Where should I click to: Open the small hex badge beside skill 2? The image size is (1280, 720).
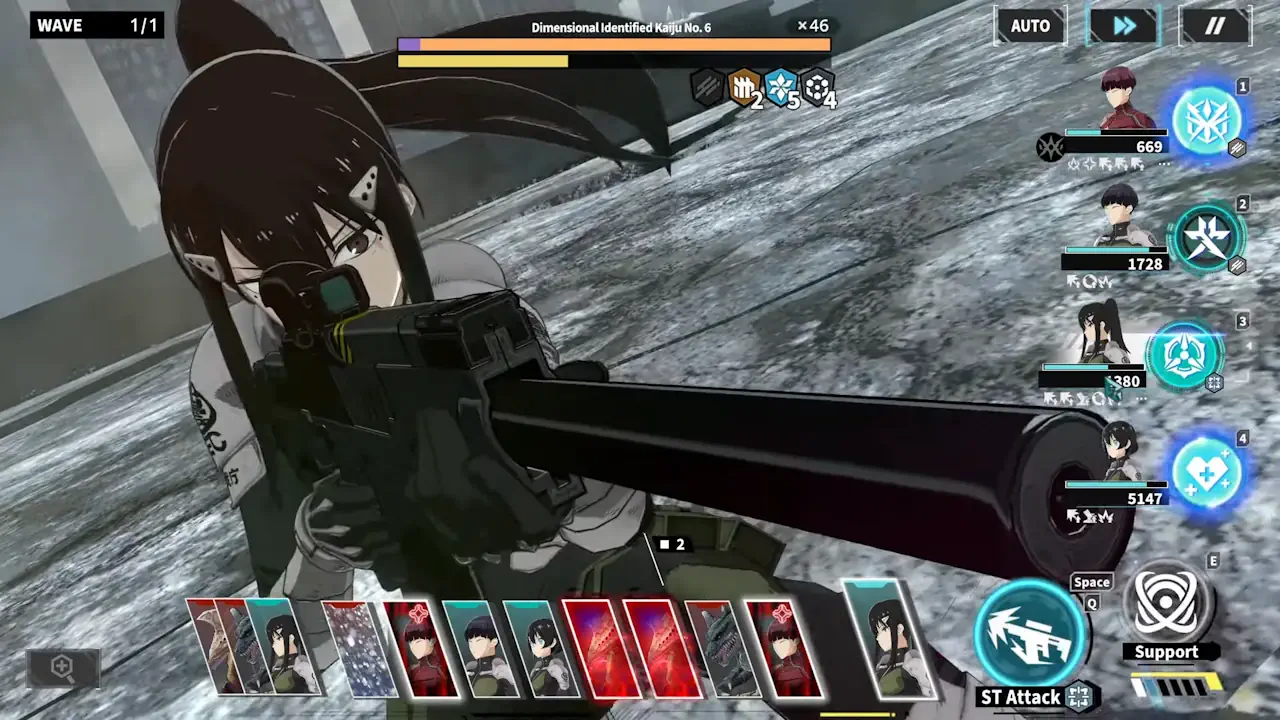1237,265
